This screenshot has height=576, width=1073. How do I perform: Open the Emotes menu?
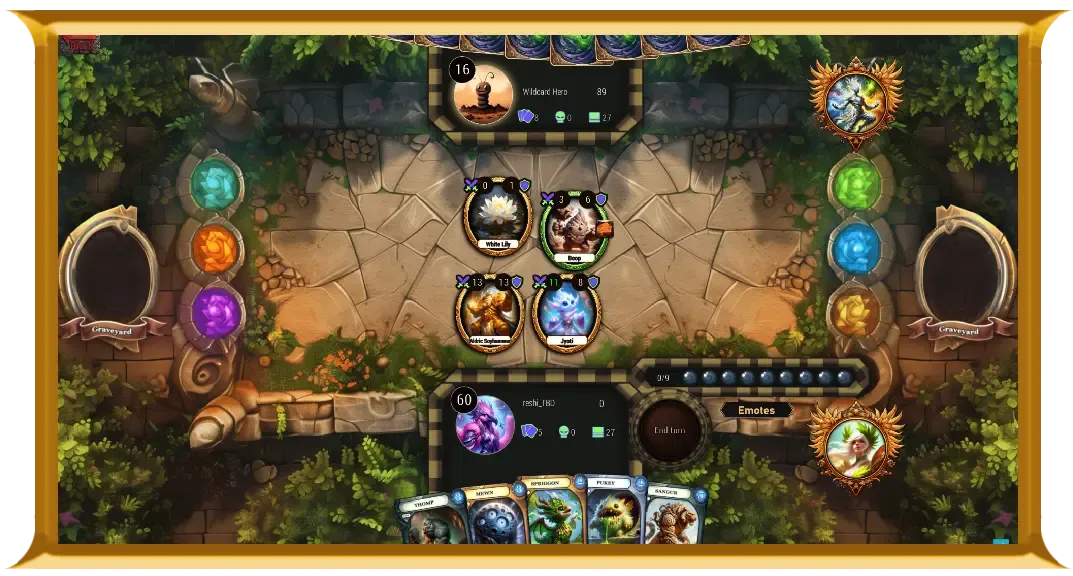[756, 410]
